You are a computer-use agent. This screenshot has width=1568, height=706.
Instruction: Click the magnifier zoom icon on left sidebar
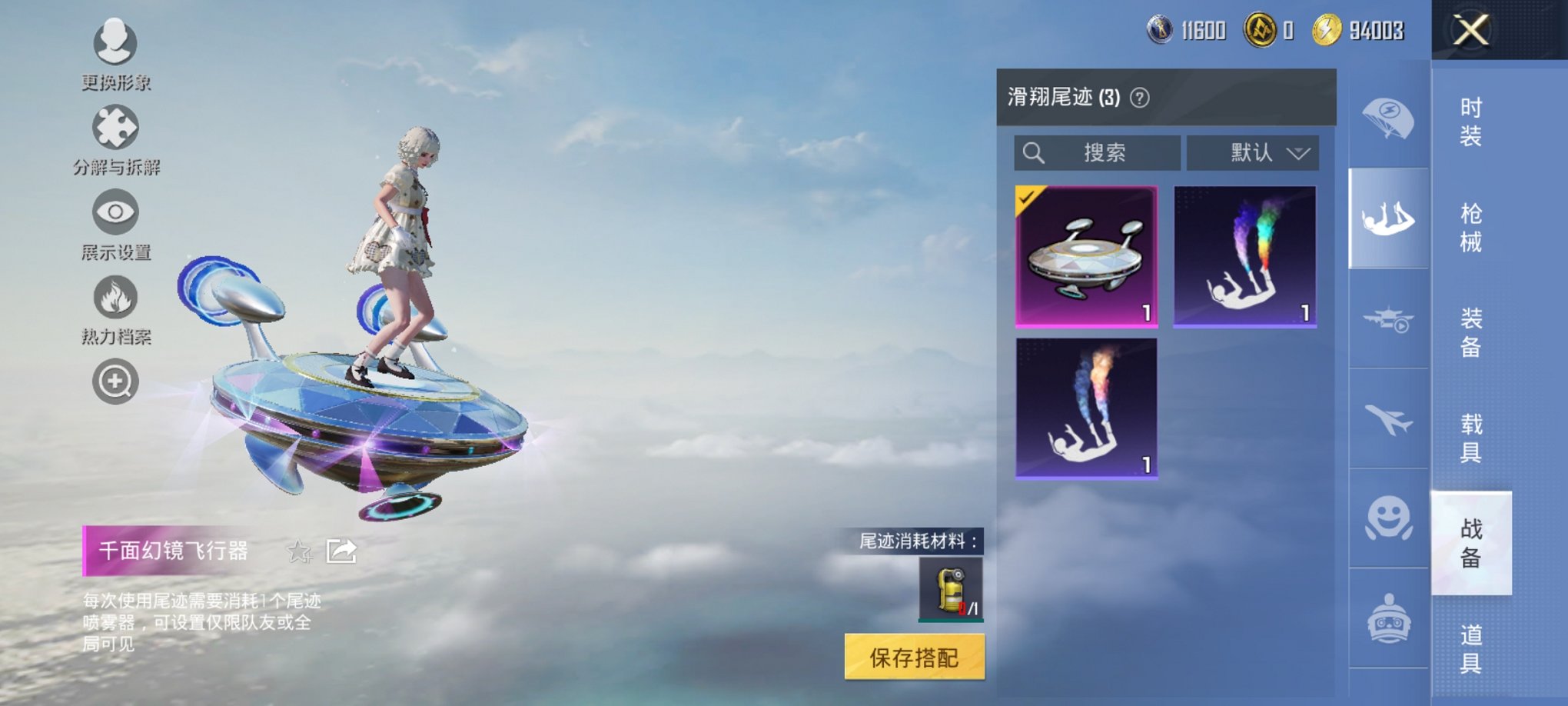pos(114,381)
